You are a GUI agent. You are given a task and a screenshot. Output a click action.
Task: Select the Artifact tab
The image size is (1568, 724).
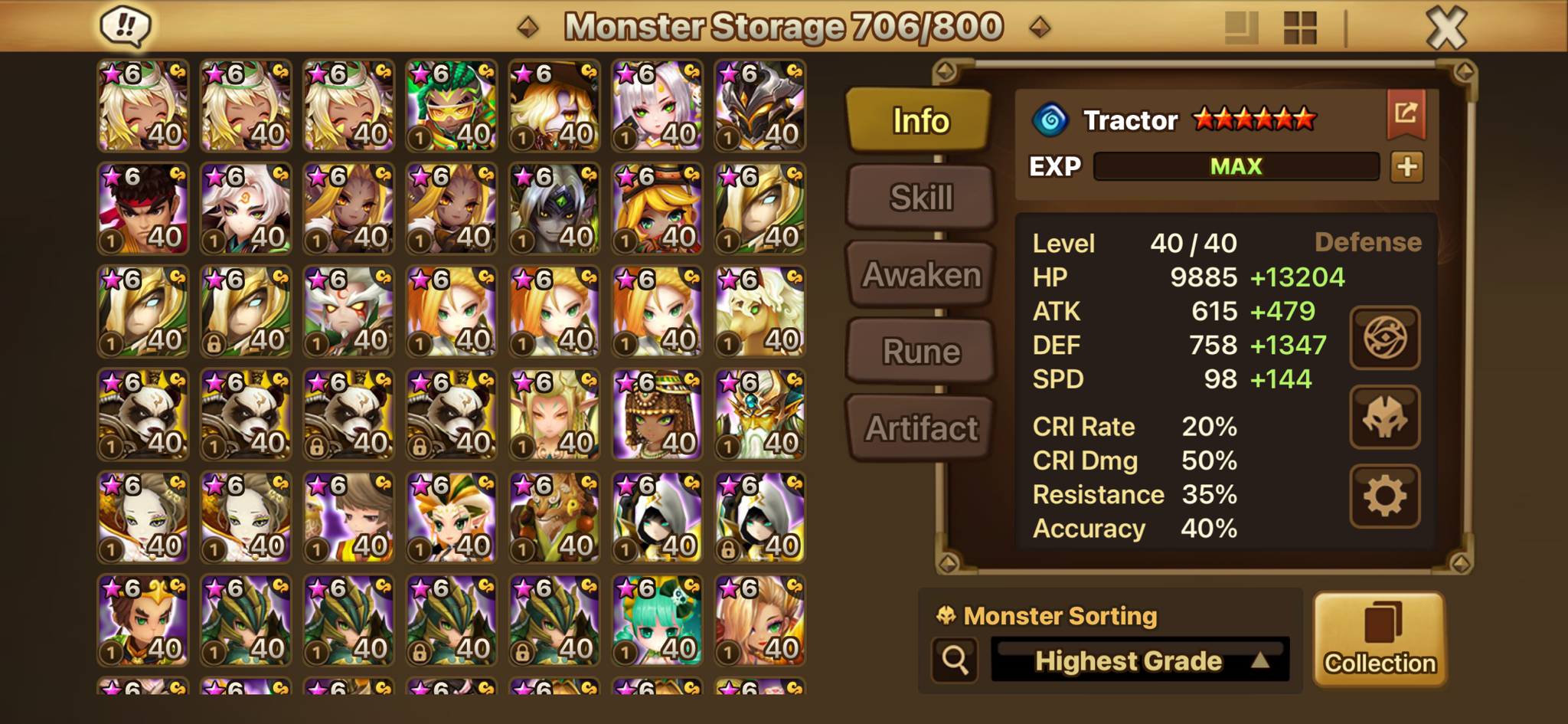tap(921, 428)
